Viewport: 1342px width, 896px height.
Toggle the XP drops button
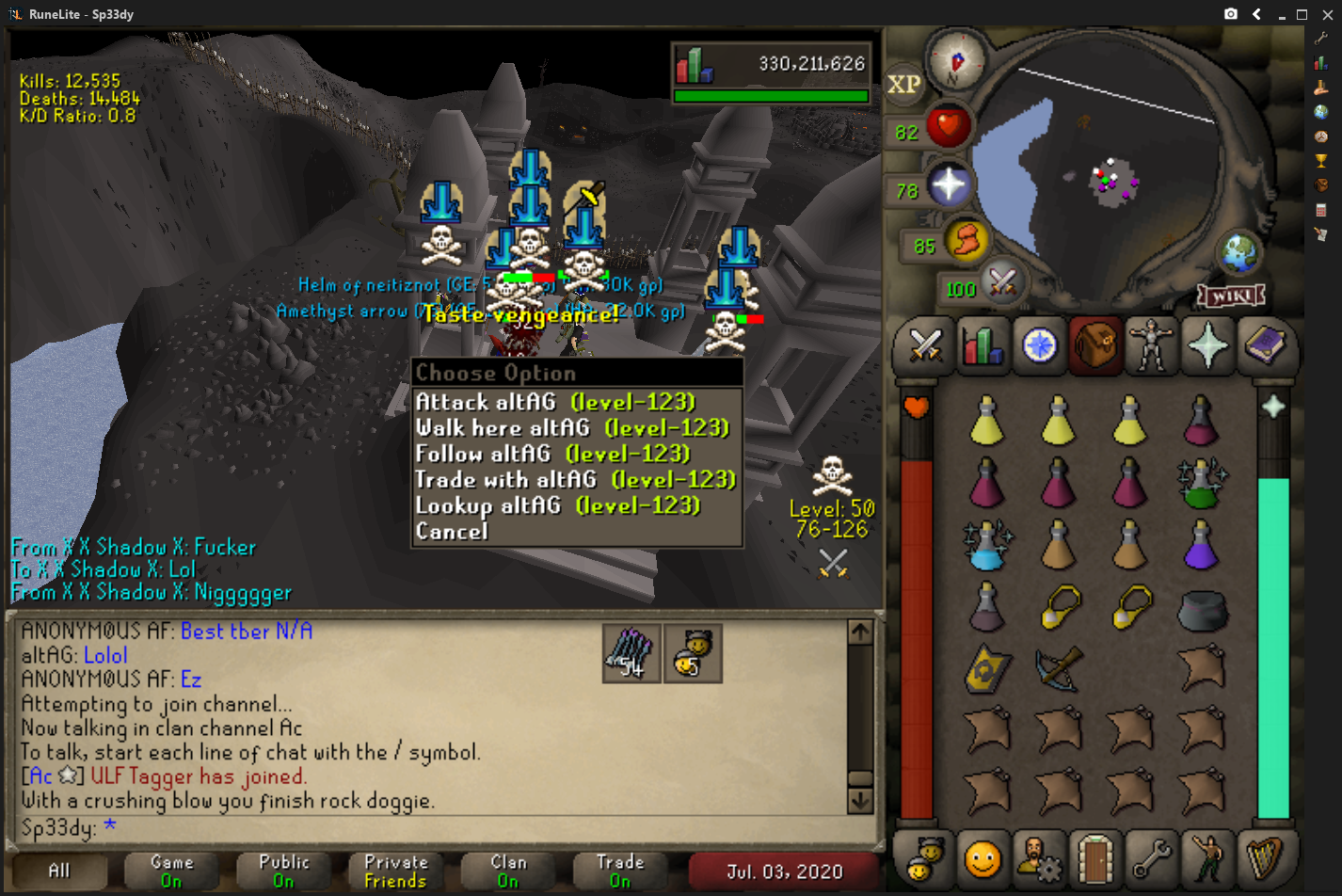pyautogui.click(x=903, y=85)
